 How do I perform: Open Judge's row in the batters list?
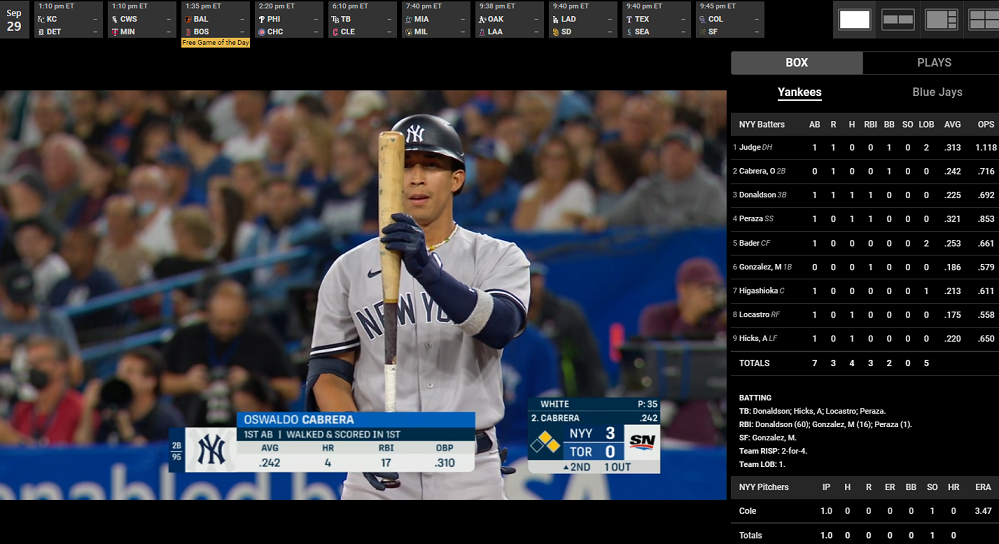[x=750, y=147]
